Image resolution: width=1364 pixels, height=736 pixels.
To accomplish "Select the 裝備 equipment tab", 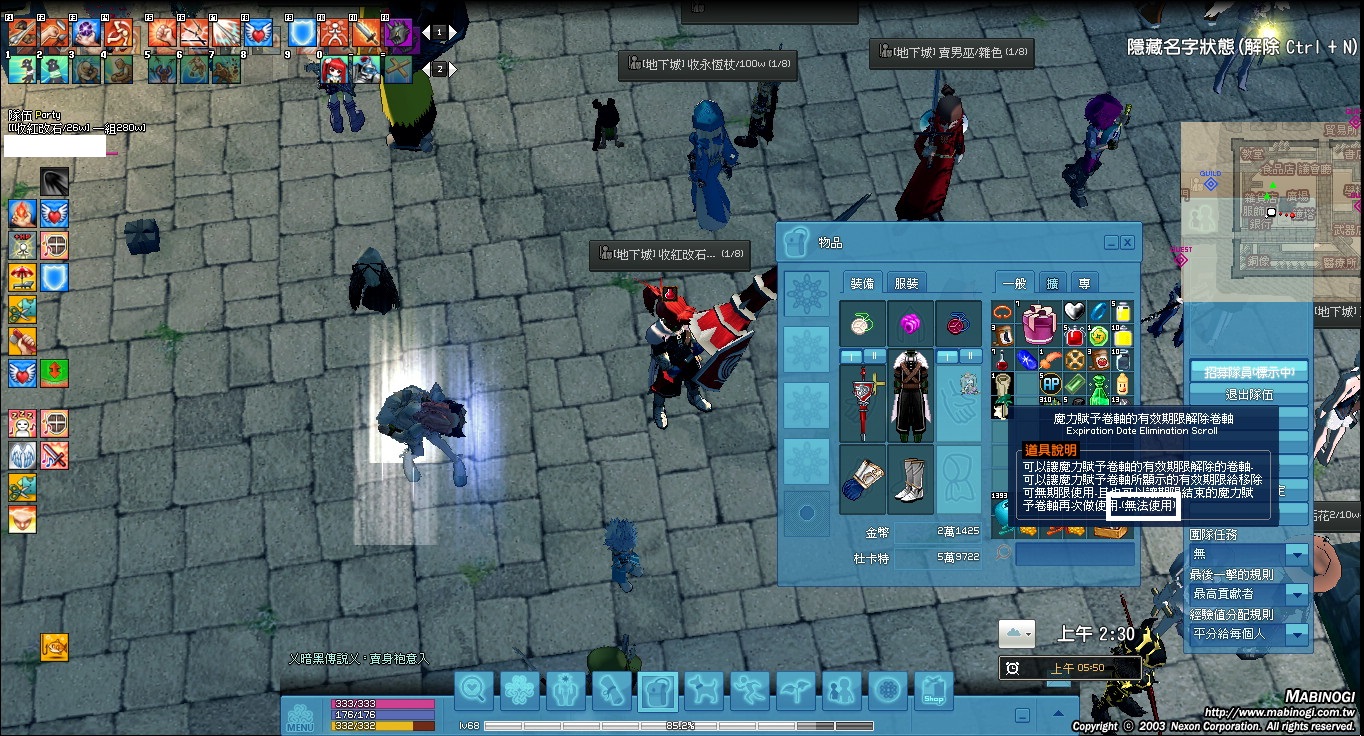I will (862, 283).
